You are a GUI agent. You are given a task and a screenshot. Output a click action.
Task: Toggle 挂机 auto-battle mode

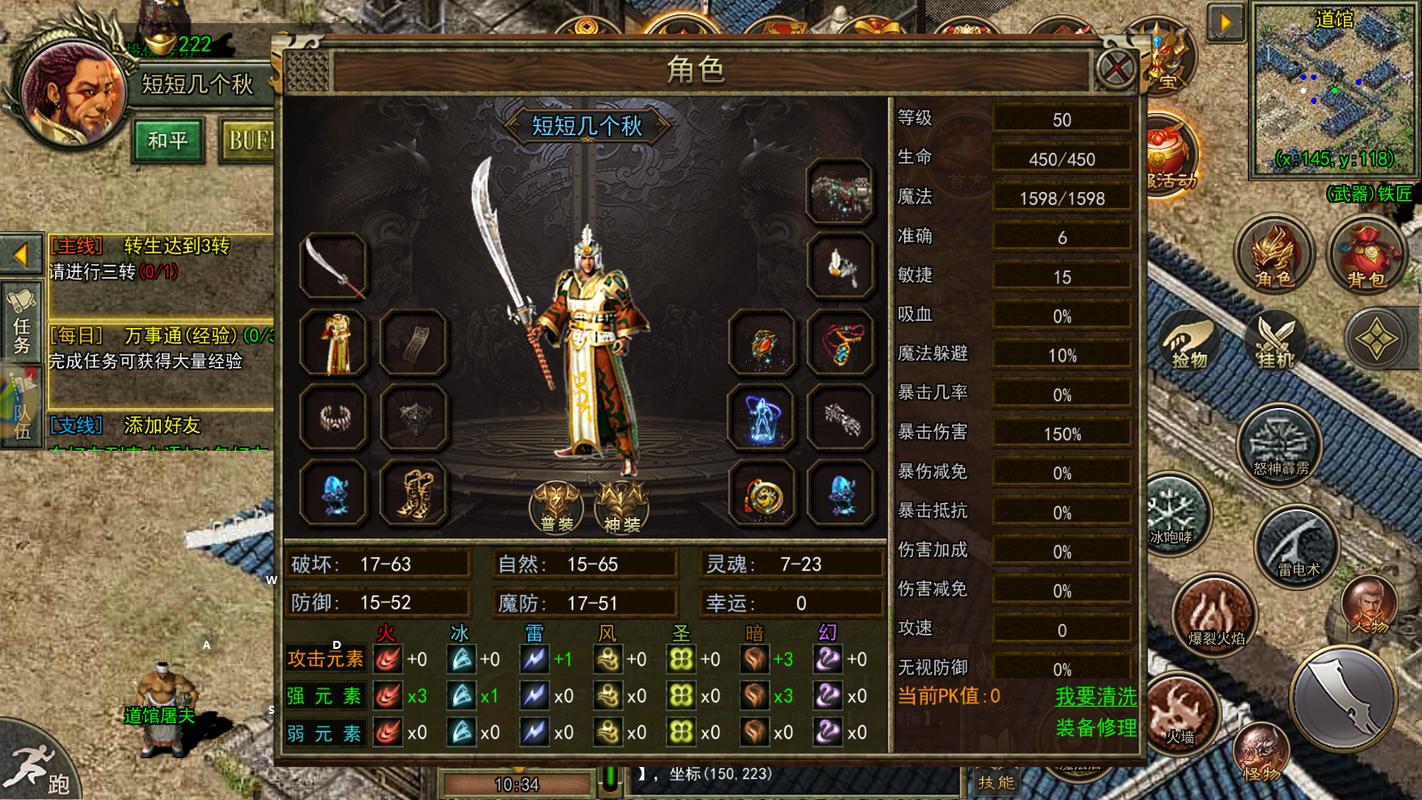point(1275,338)
